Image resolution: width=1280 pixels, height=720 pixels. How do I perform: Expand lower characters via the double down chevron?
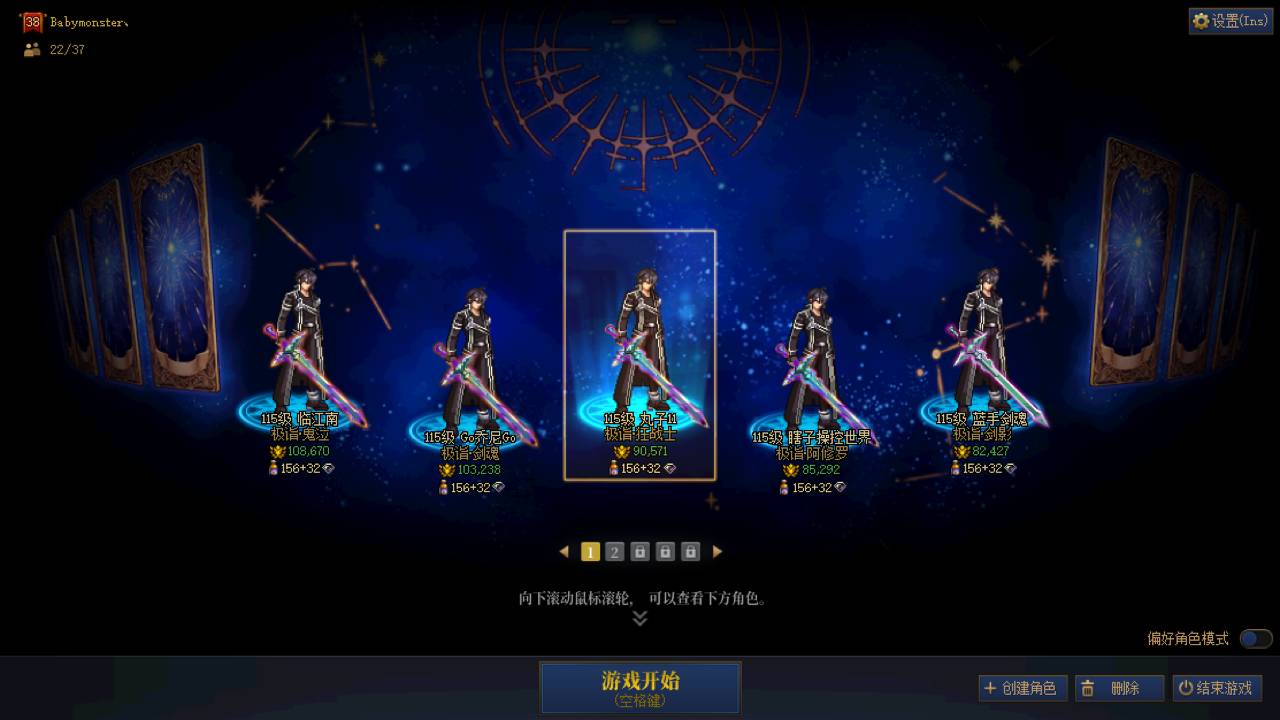tap(639, 617)
